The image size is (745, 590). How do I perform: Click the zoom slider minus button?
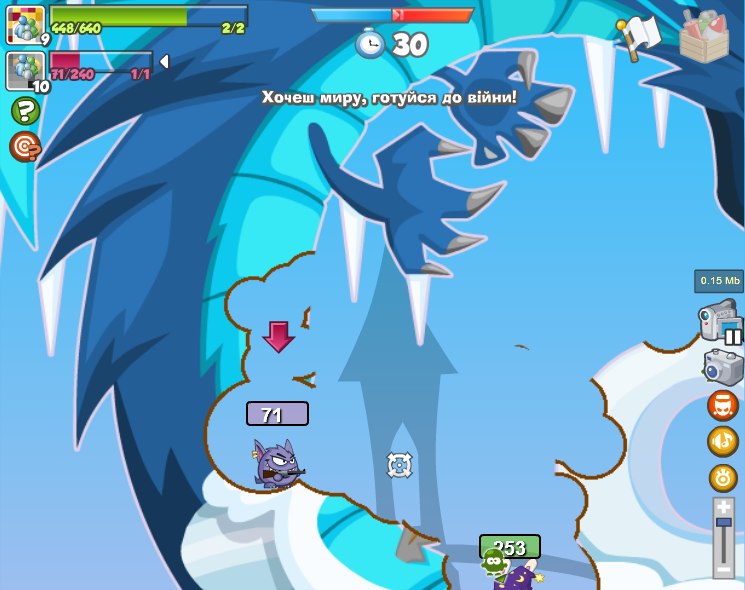pyautogui.click(x=724, y=570)
